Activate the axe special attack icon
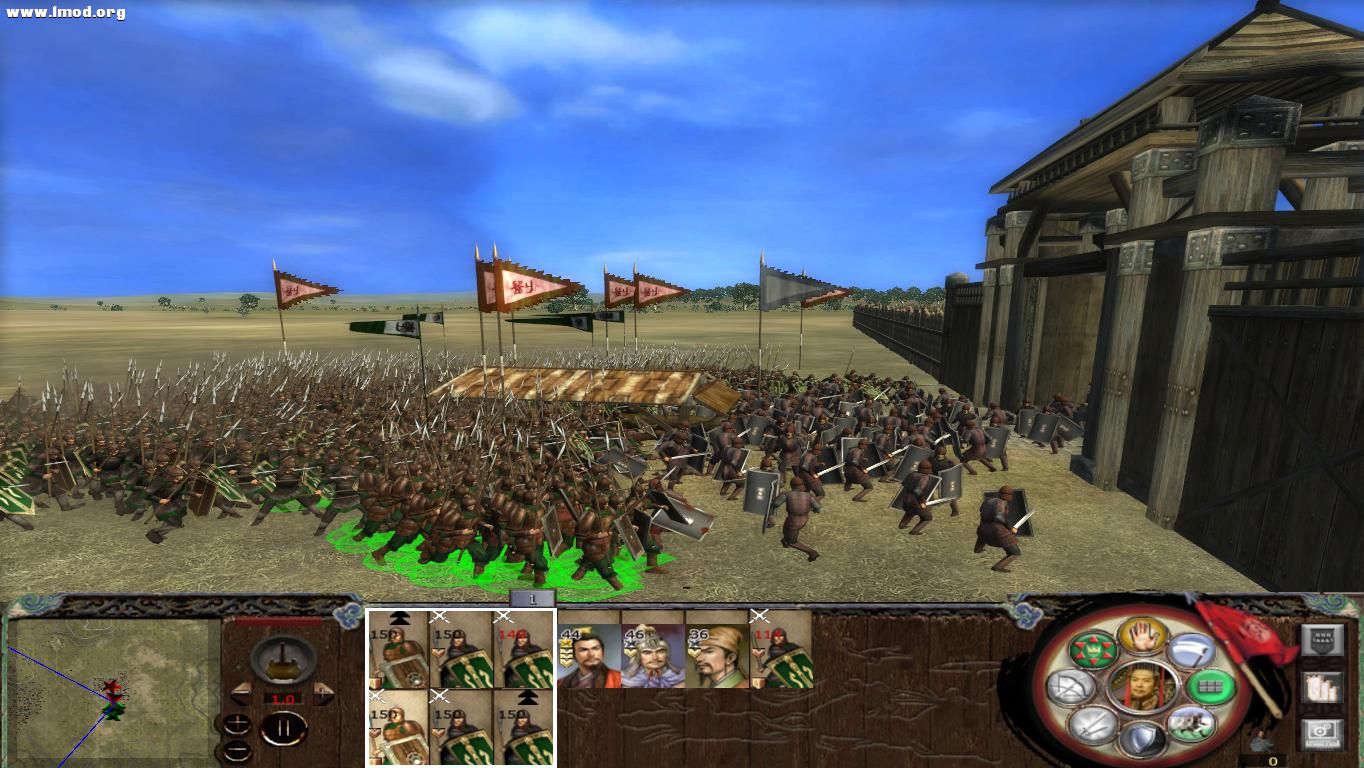1364x768 pixels. (x=1190, y=651)
